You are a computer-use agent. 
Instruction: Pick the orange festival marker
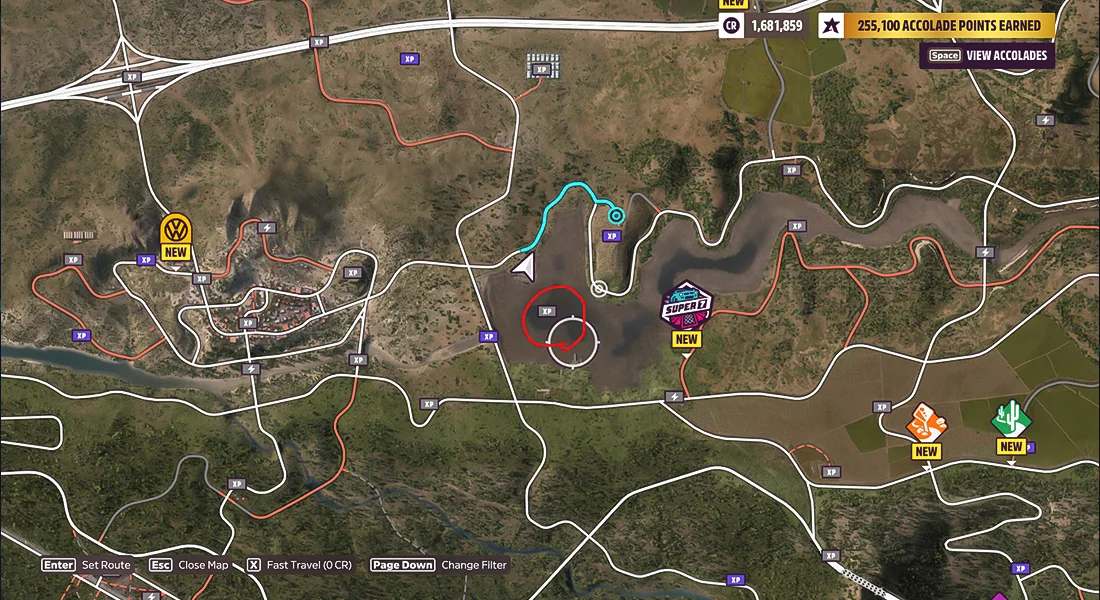[x=926, y=423]
